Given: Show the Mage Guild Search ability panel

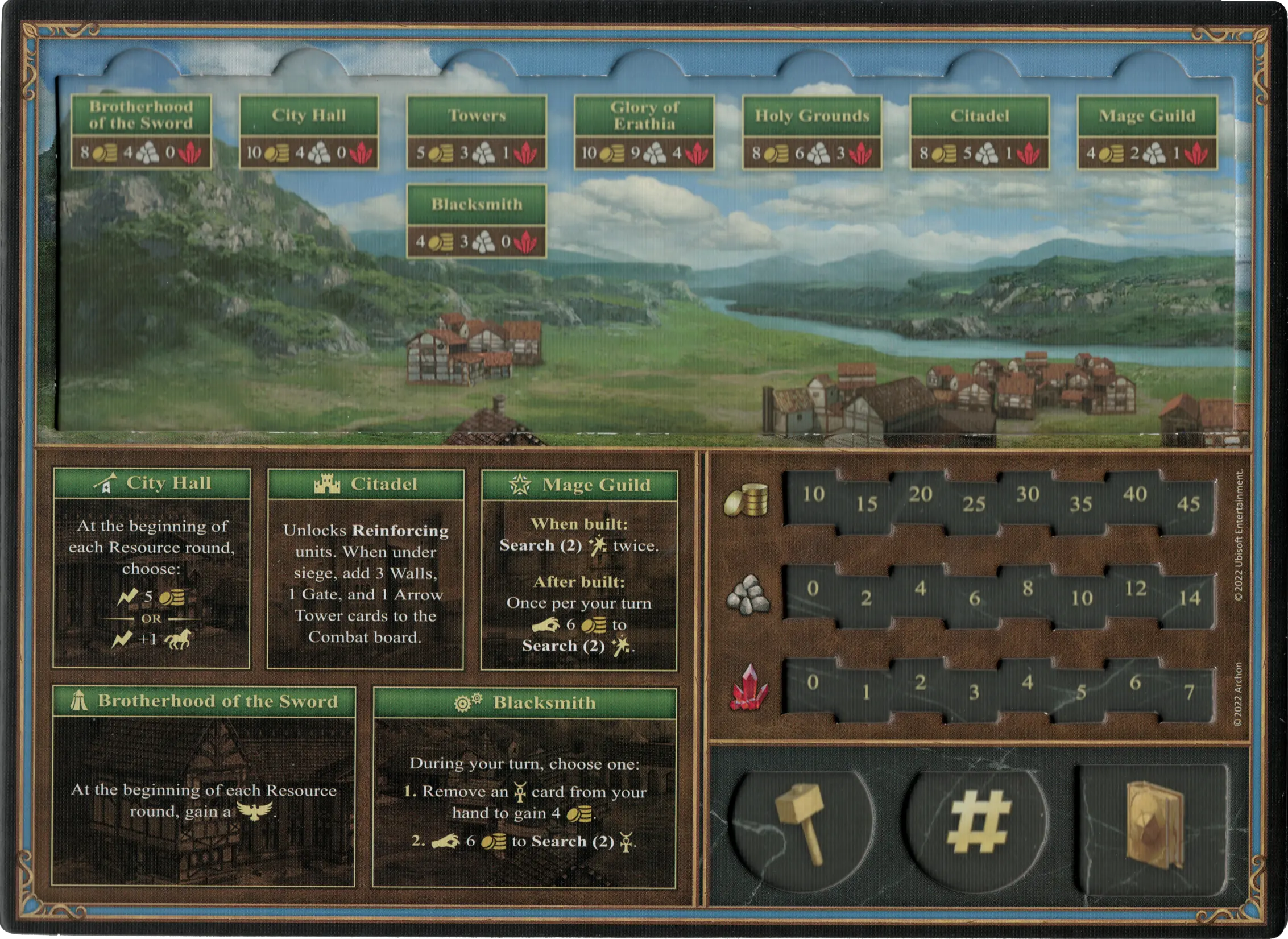Looking at the screenshot, I should (579, 570).
